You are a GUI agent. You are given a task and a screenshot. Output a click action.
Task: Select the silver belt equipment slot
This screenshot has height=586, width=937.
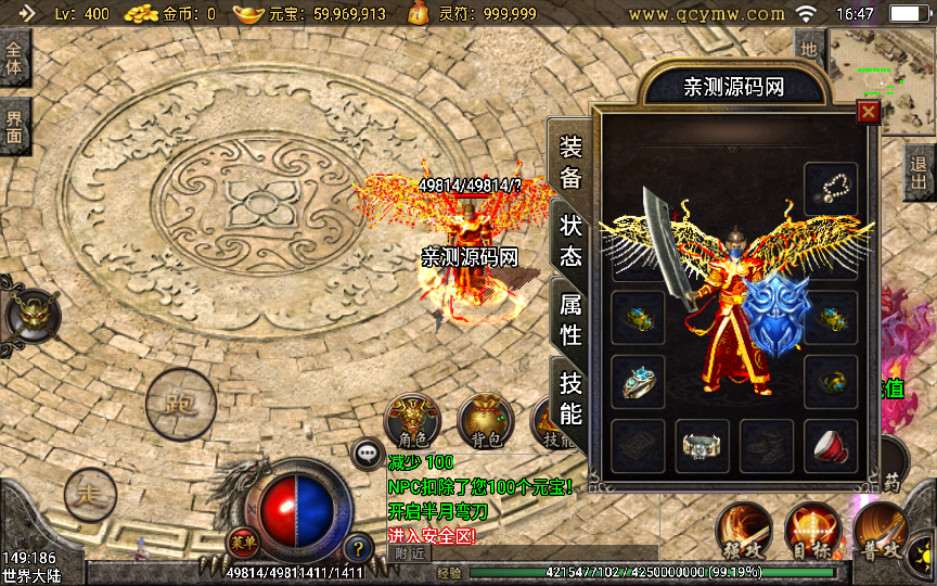point(702,446)
